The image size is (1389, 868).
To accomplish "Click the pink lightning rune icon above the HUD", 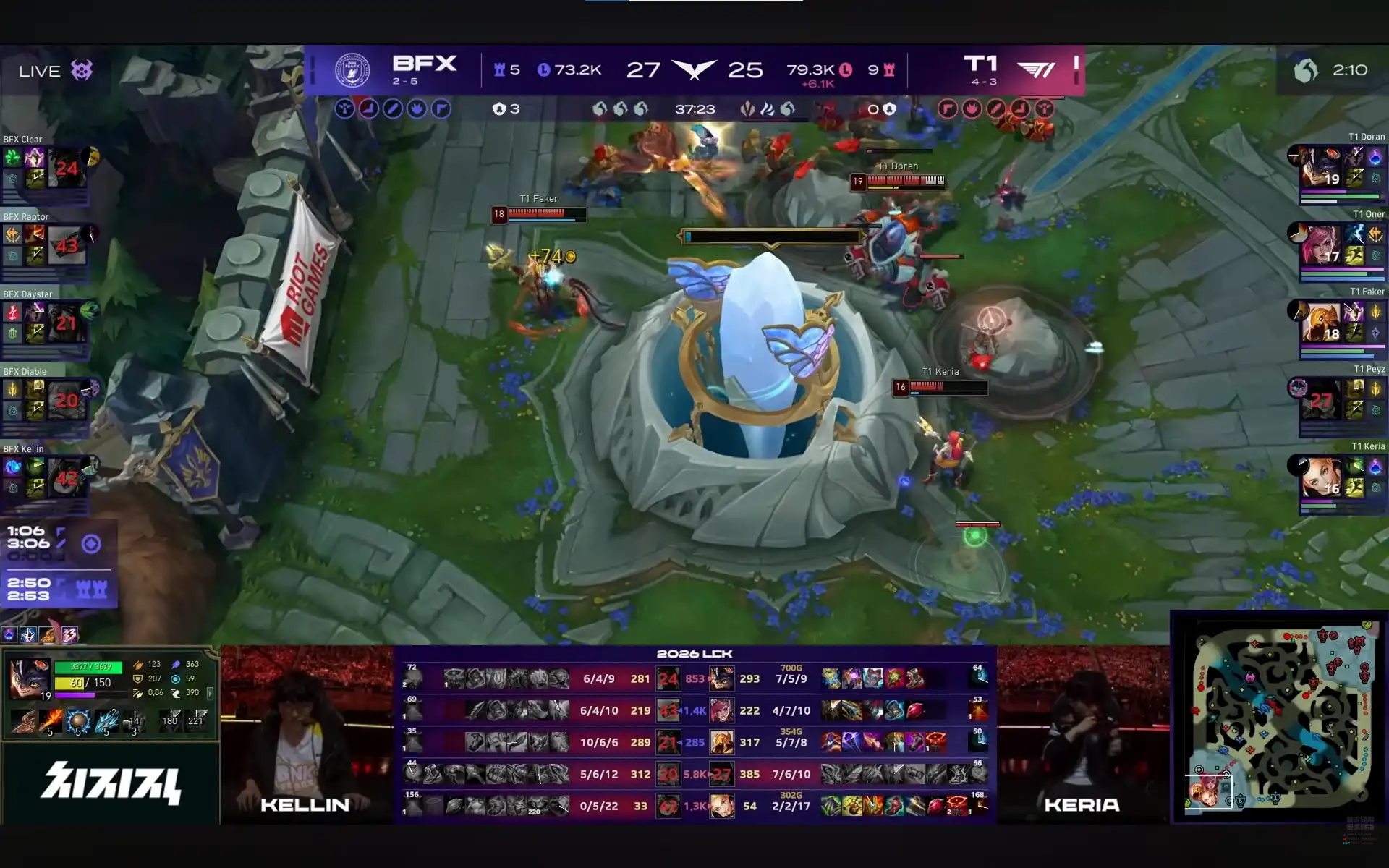I will tap(69, 635).
